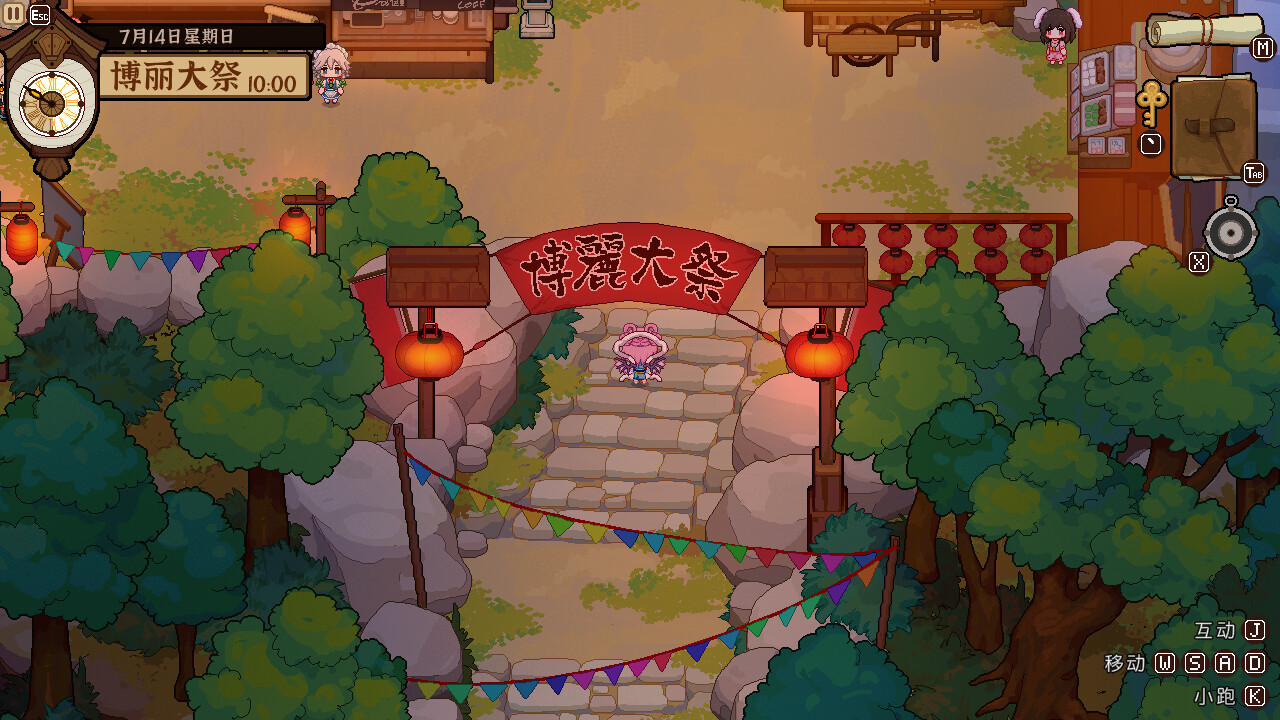Click the compass navigation icon above the X key
The image size is (1280, 720).
coord(1229,231)
